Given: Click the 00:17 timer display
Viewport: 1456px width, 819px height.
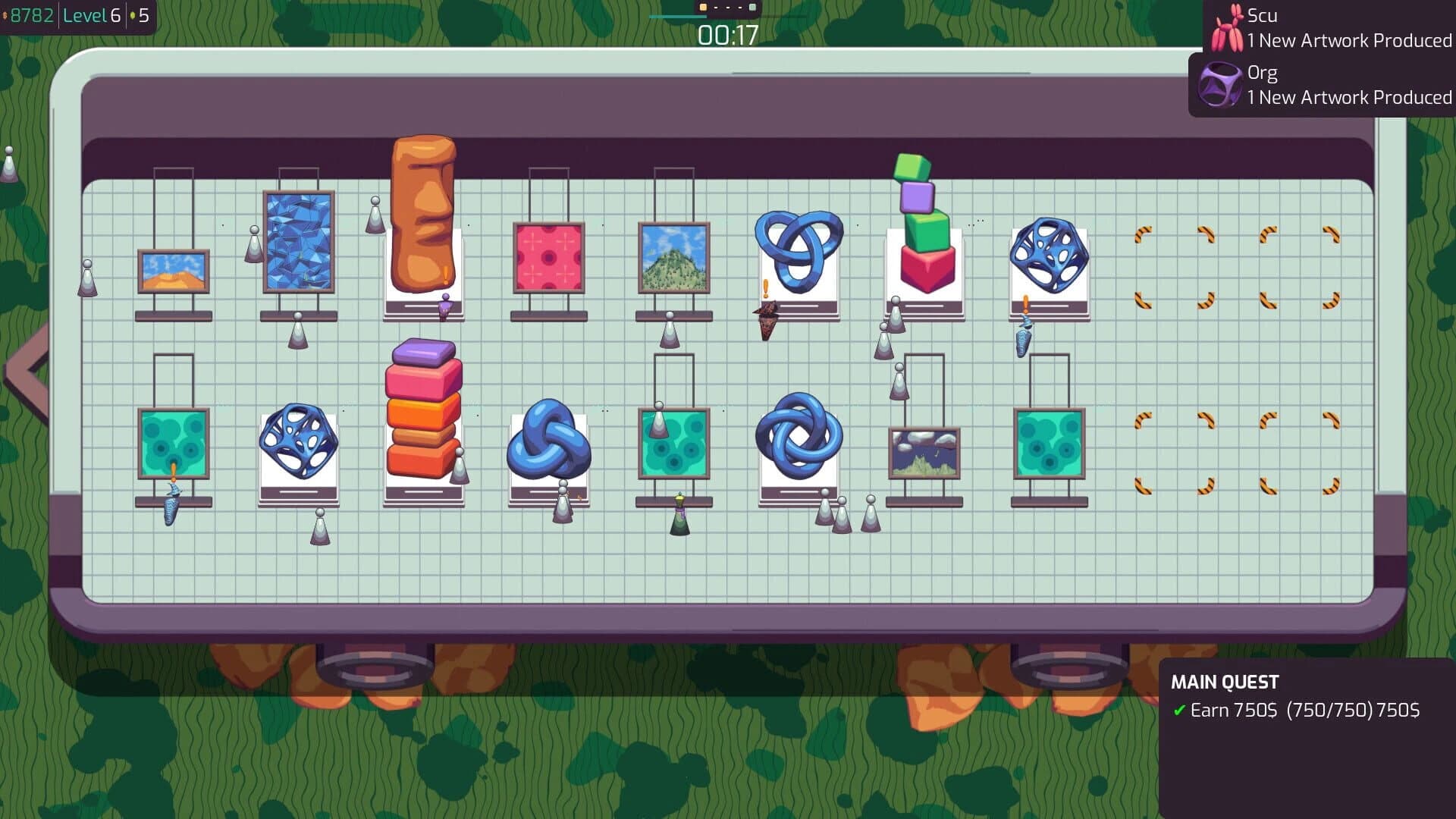Looking at the screenshot, I should 727,34.
